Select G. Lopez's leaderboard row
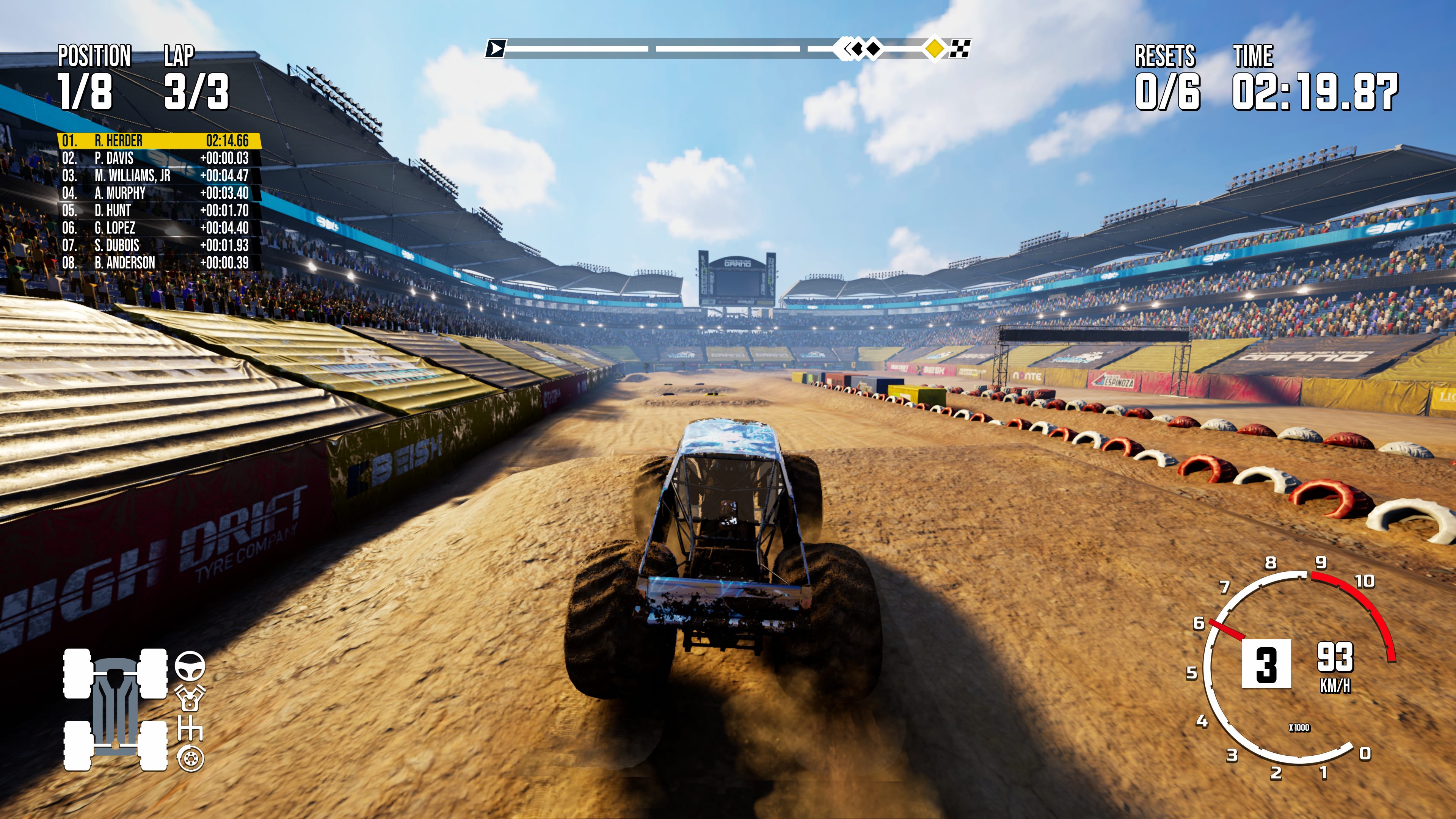Viewport: 1456px width, 819px height. coord(158,228)
